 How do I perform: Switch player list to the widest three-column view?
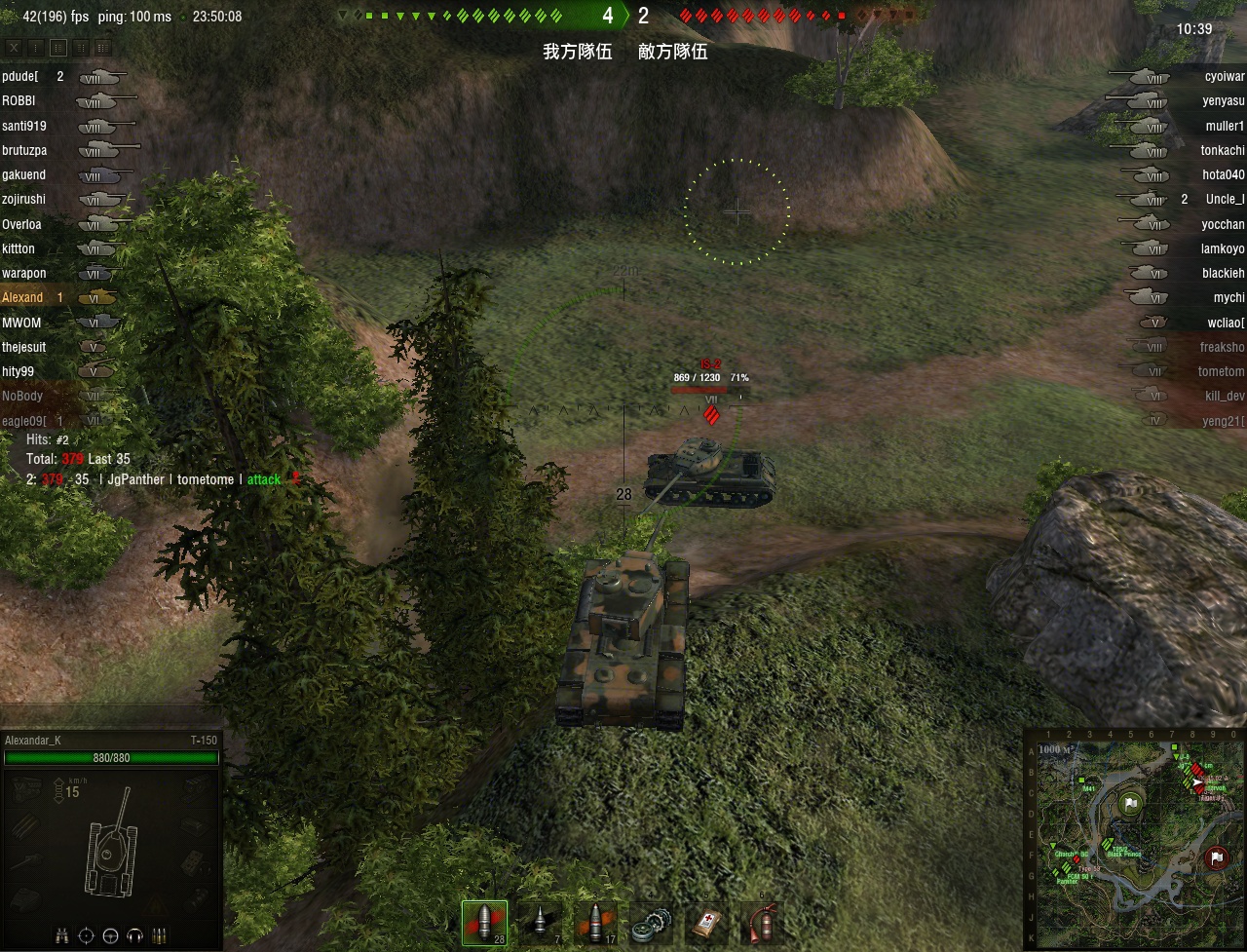(x=102, y=47)
